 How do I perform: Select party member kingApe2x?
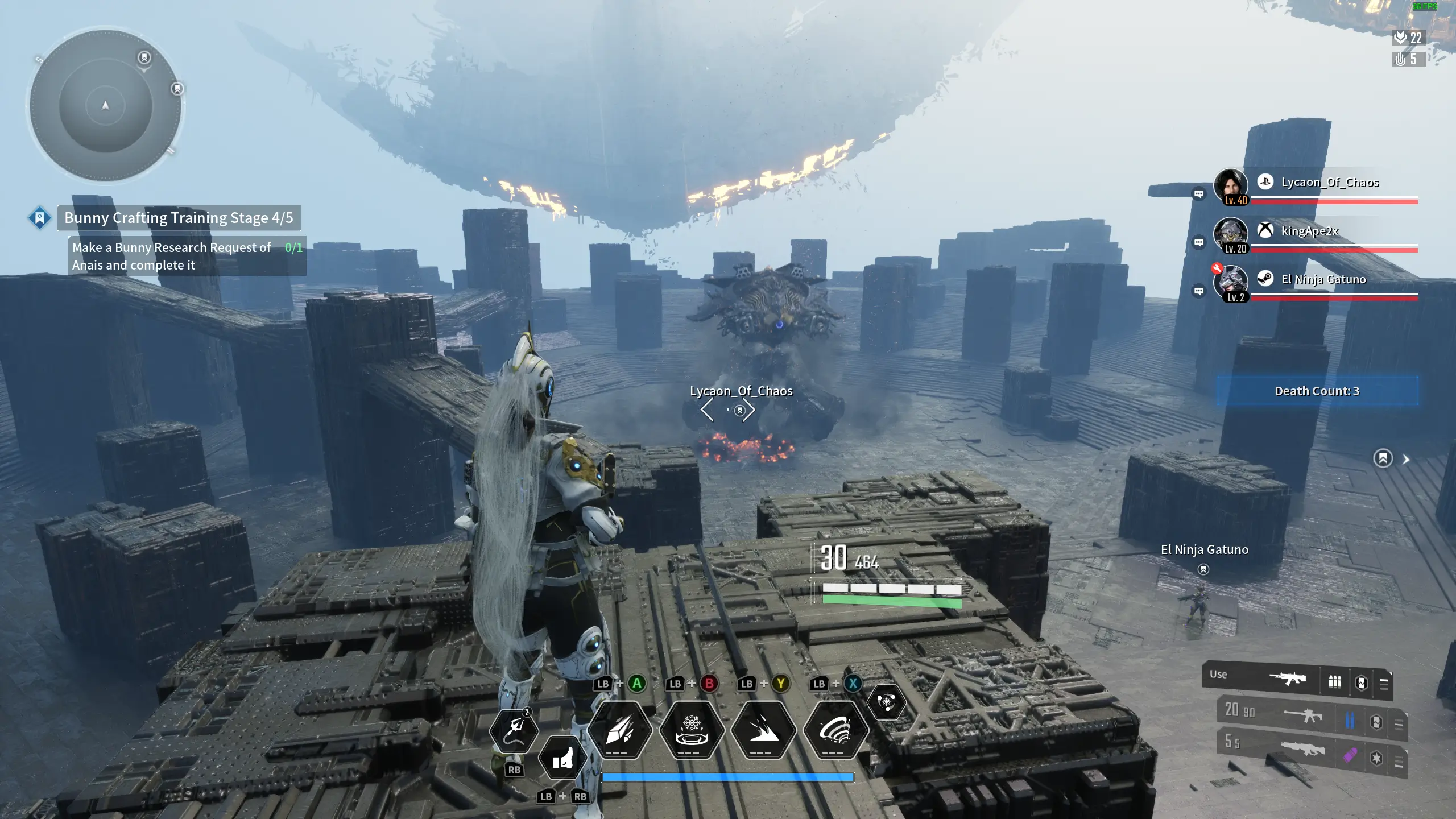coord(1309,231)
